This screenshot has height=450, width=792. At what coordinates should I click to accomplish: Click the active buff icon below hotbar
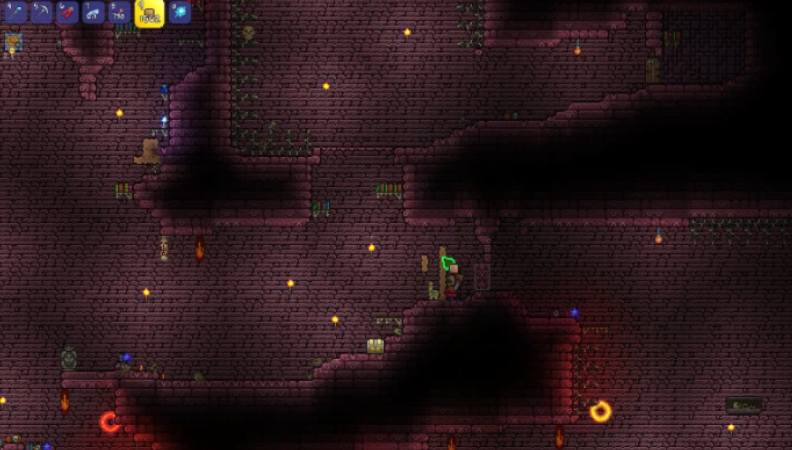pos(13,42)
